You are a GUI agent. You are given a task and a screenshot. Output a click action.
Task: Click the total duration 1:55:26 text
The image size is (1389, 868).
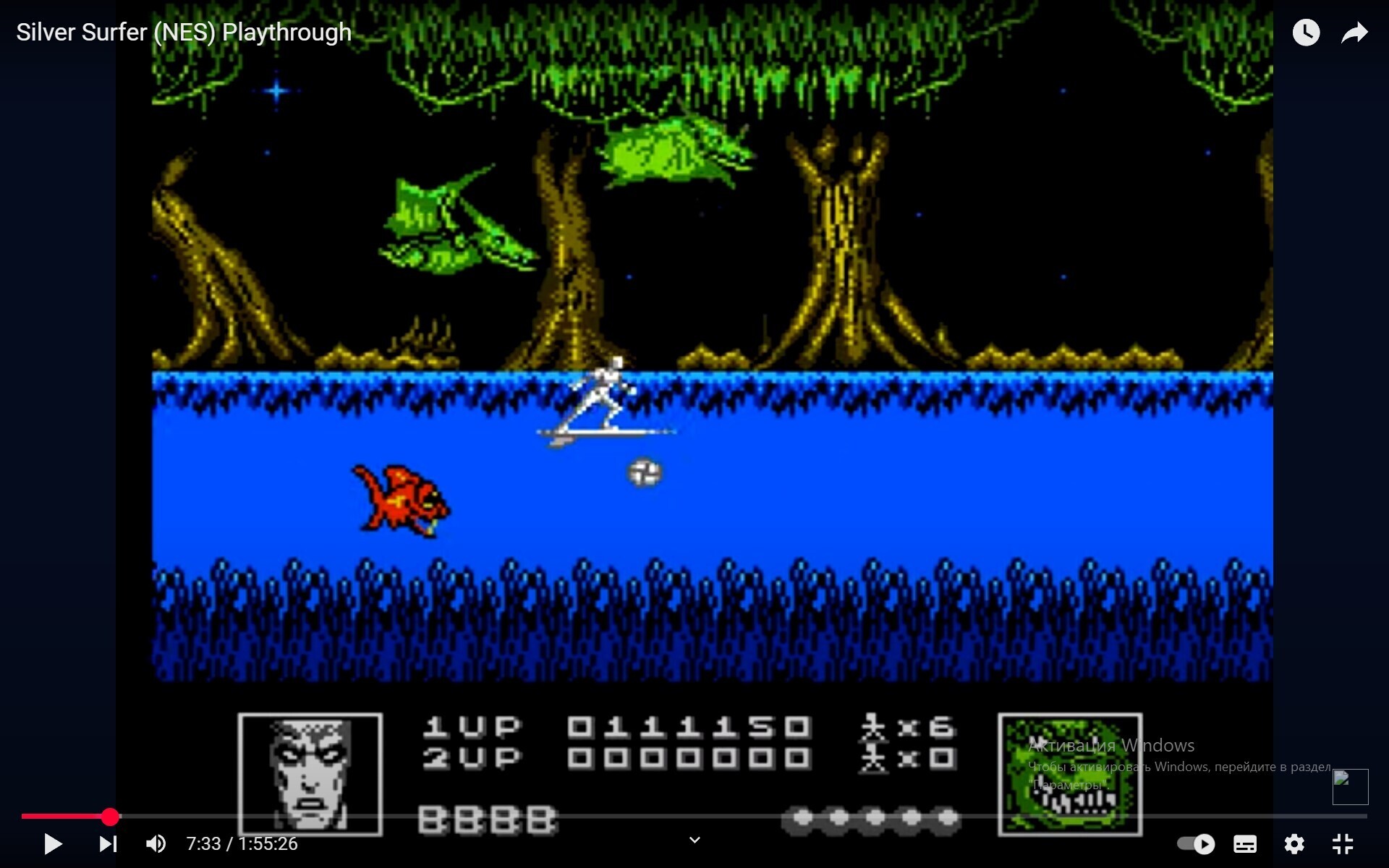(x=268, y=844)
